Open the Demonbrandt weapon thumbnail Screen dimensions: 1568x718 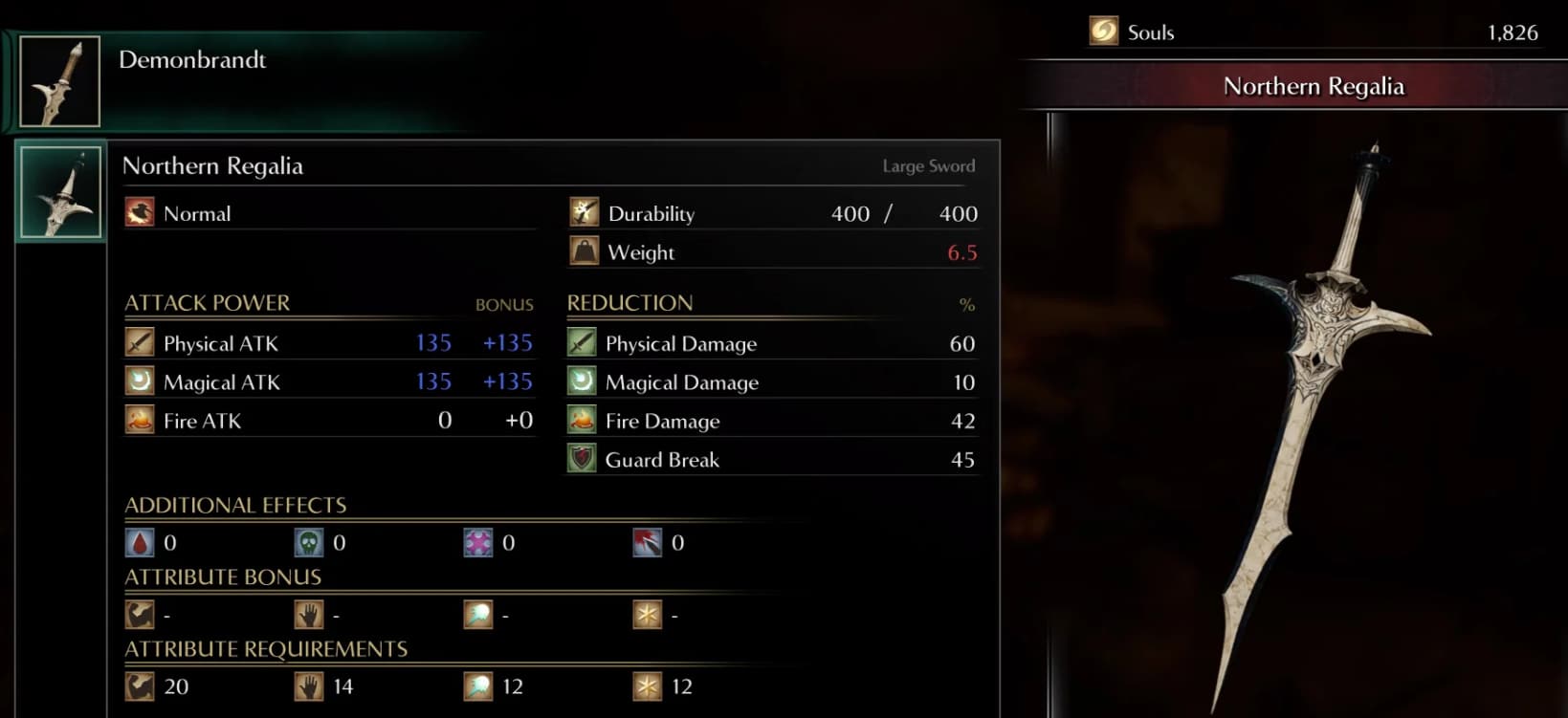point(59,79)
